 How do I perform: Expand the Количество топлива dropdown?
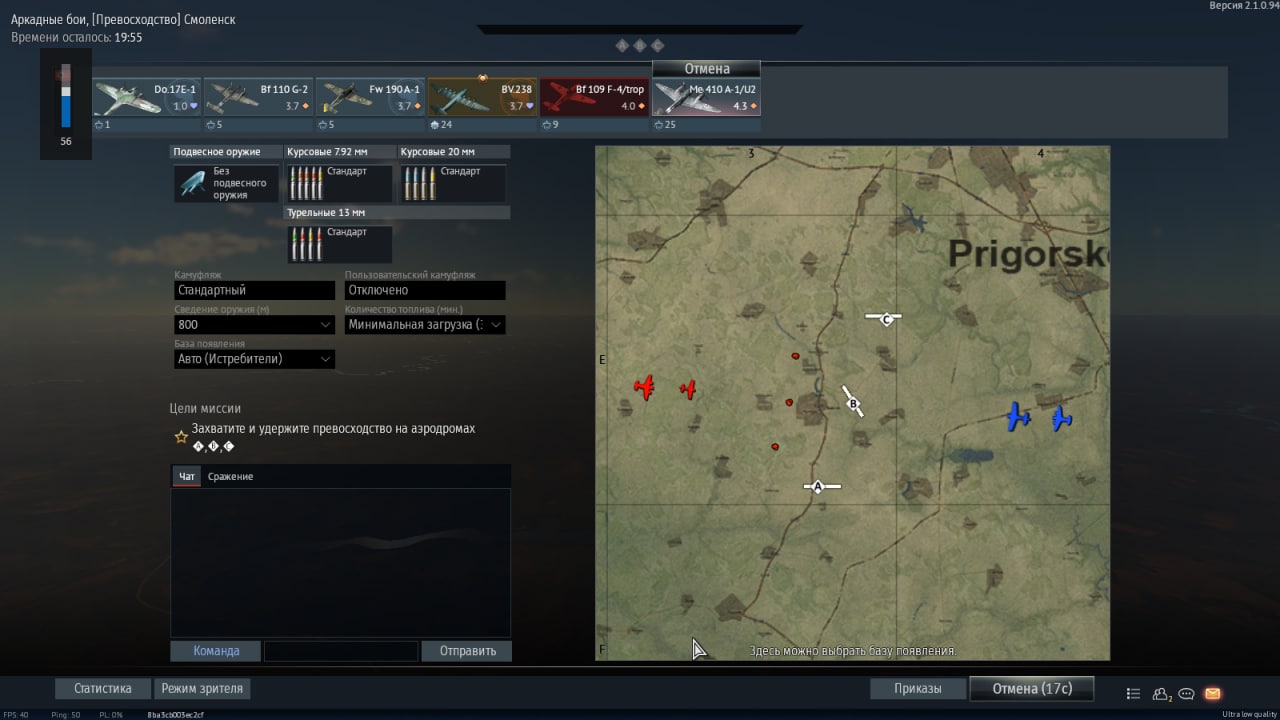point(425,325)
